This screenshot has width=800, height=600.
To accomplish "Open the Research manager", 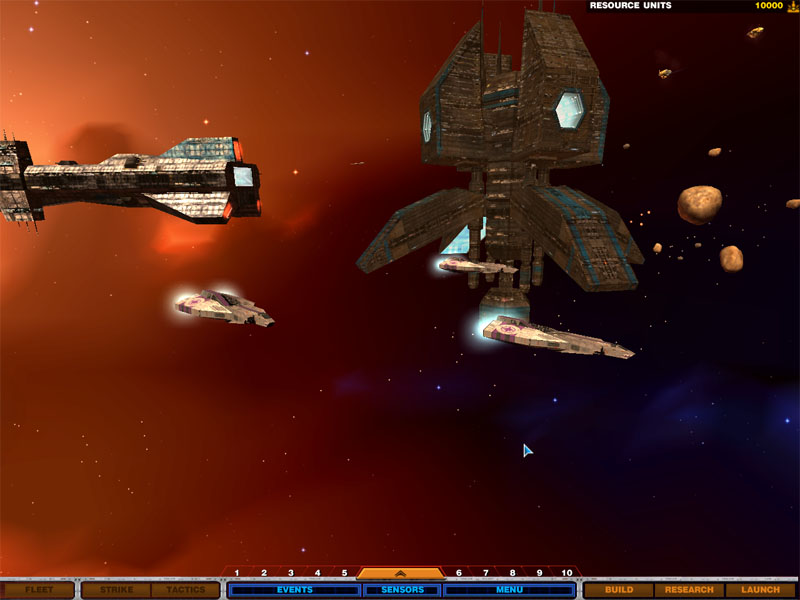I will (689, 590).
